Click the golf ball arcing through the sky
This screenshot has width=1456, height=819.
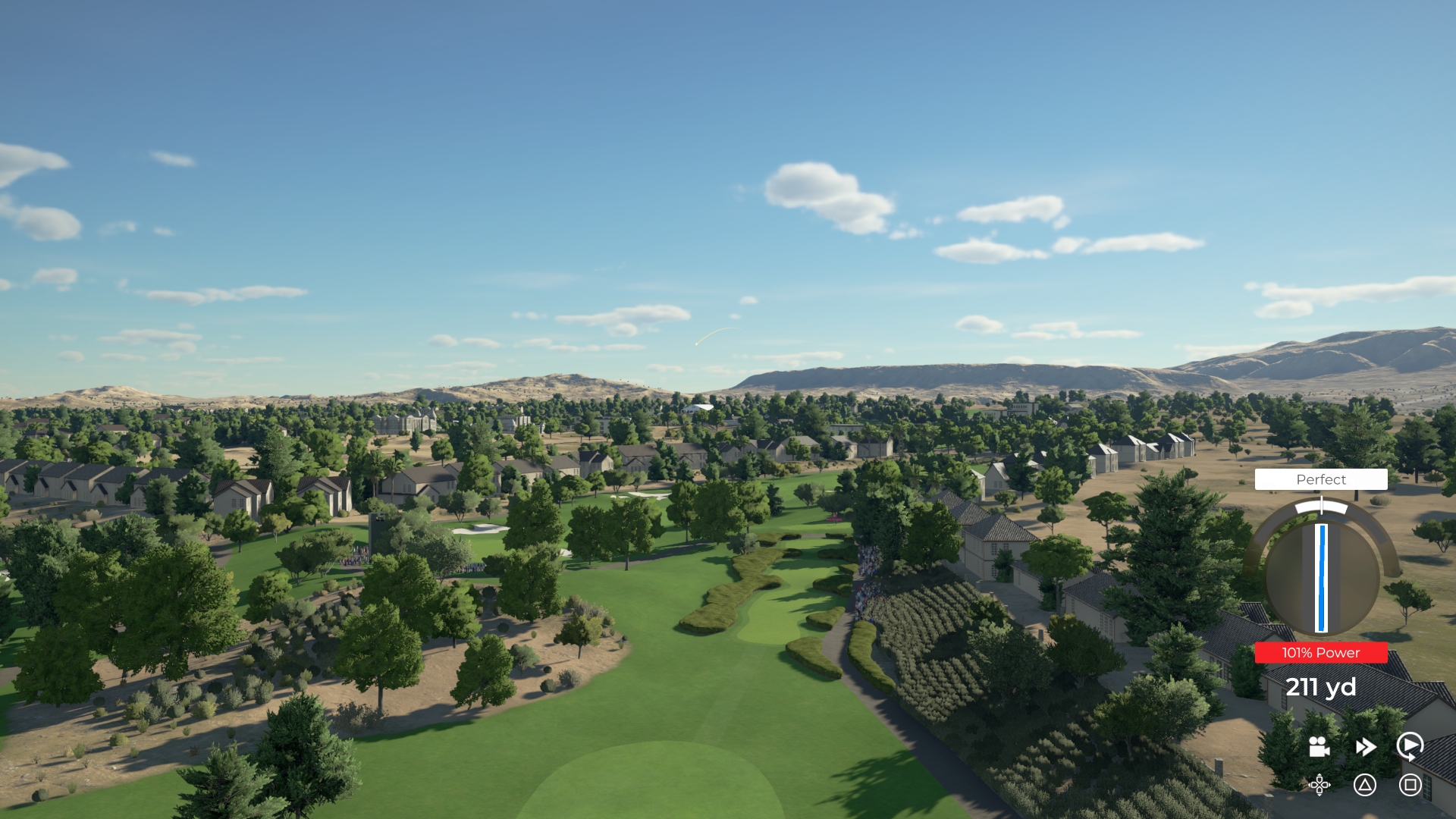[696, 344]
